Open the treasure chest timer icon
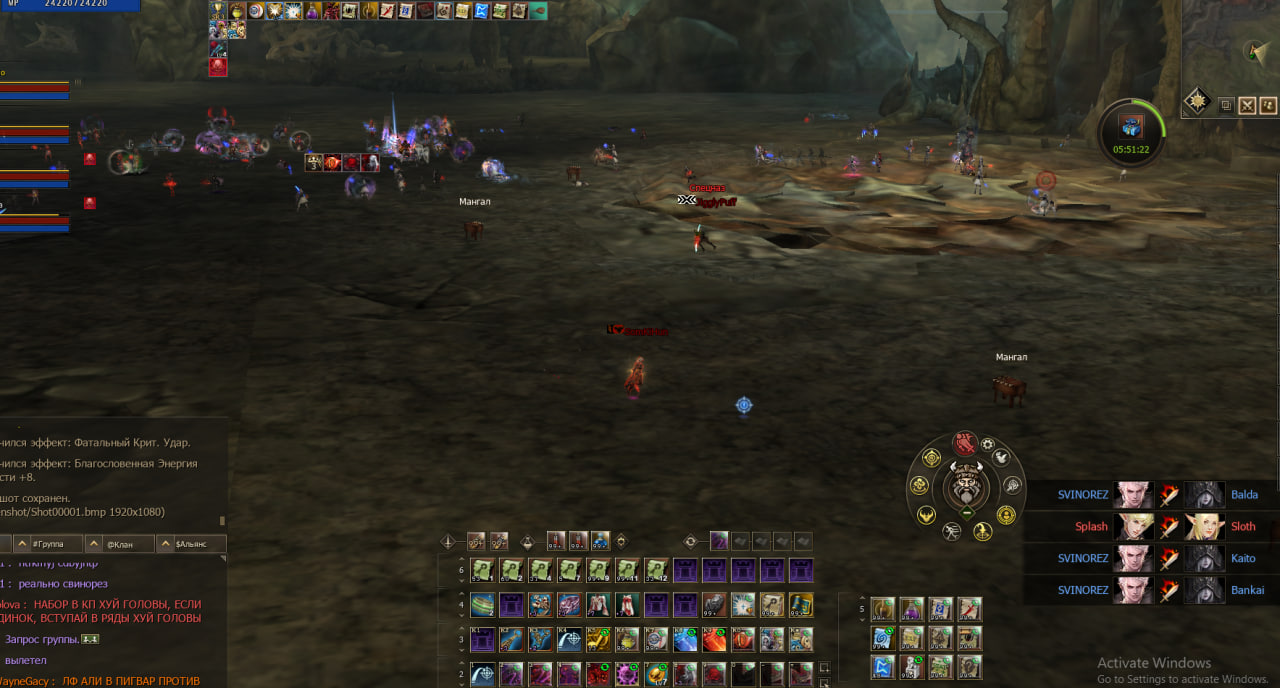This screenshot has width=1280, height=688. click(x=1131, y=127)
